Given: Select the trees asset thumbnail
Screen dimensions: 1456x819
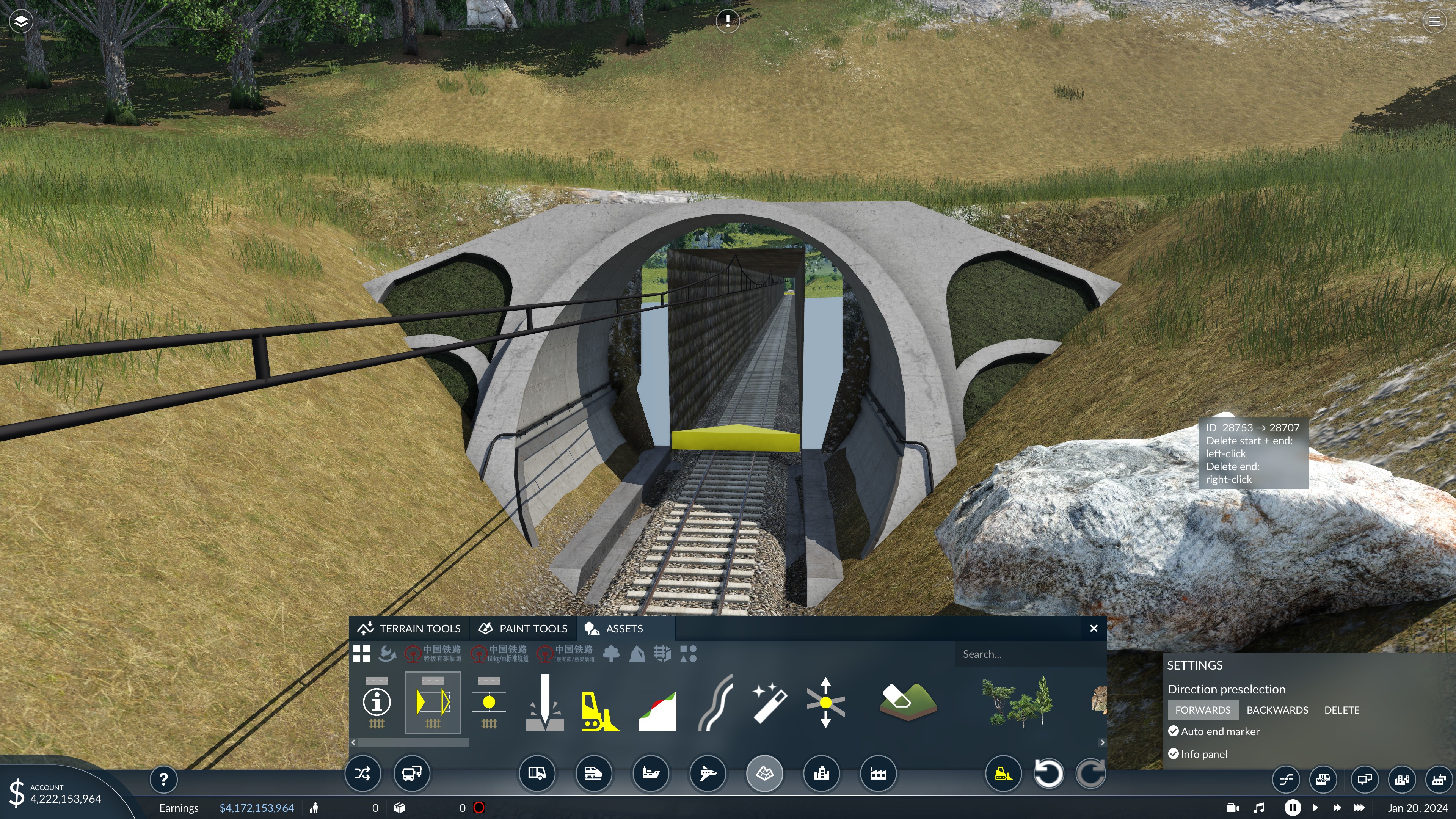Looking at the screenshot, I should 1017,703.
